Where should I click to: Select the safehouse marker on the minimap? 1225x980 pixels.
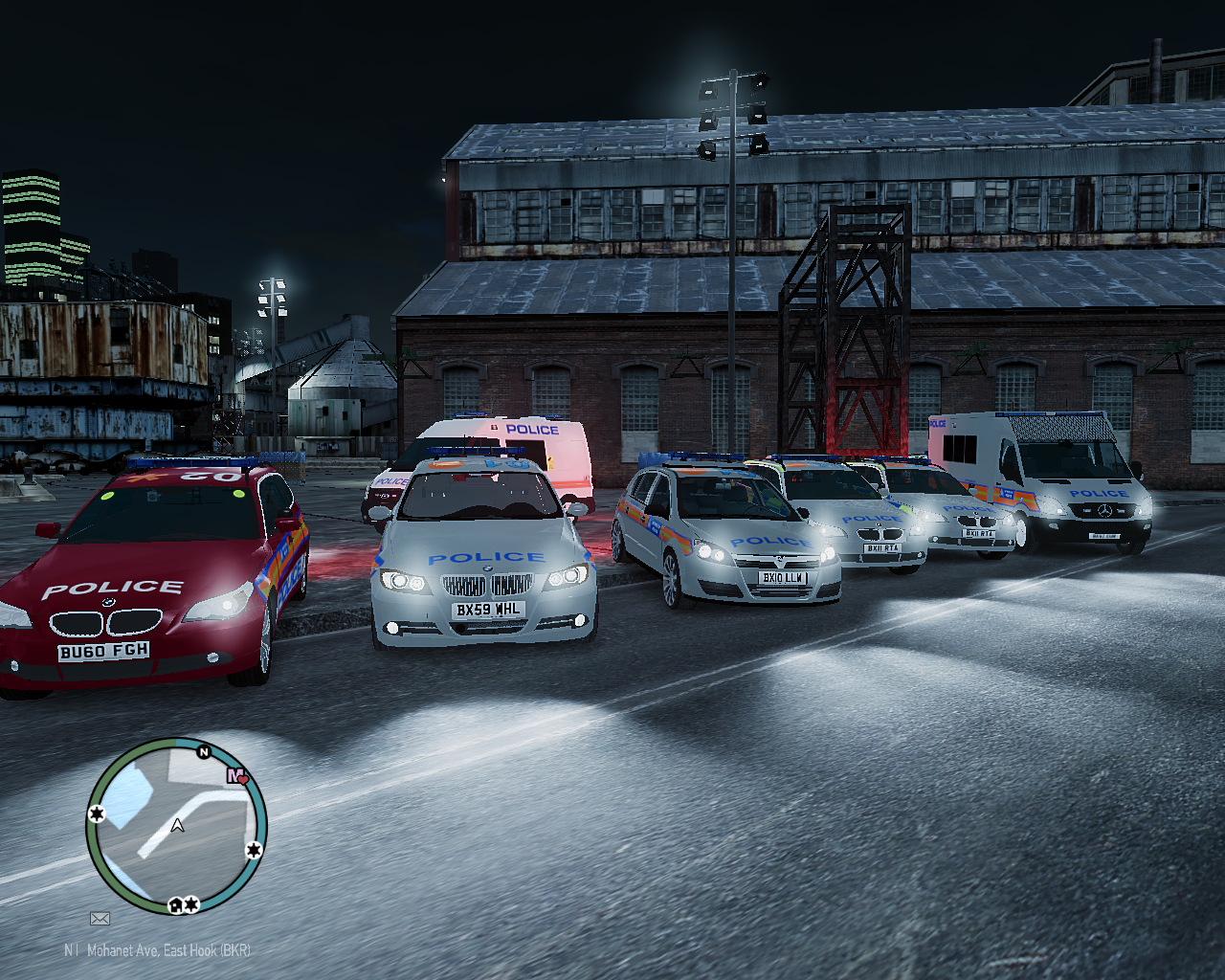point(176,904)
